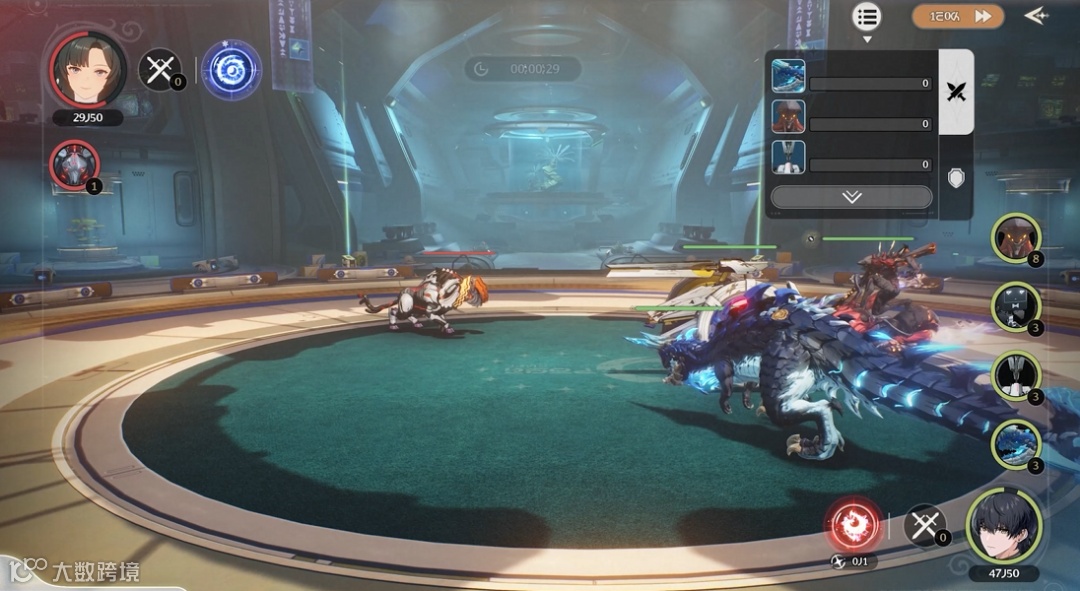Choose the dark robot unit icon
The width and height of the screenshot is (1080, 591).
click(1016, 307)
